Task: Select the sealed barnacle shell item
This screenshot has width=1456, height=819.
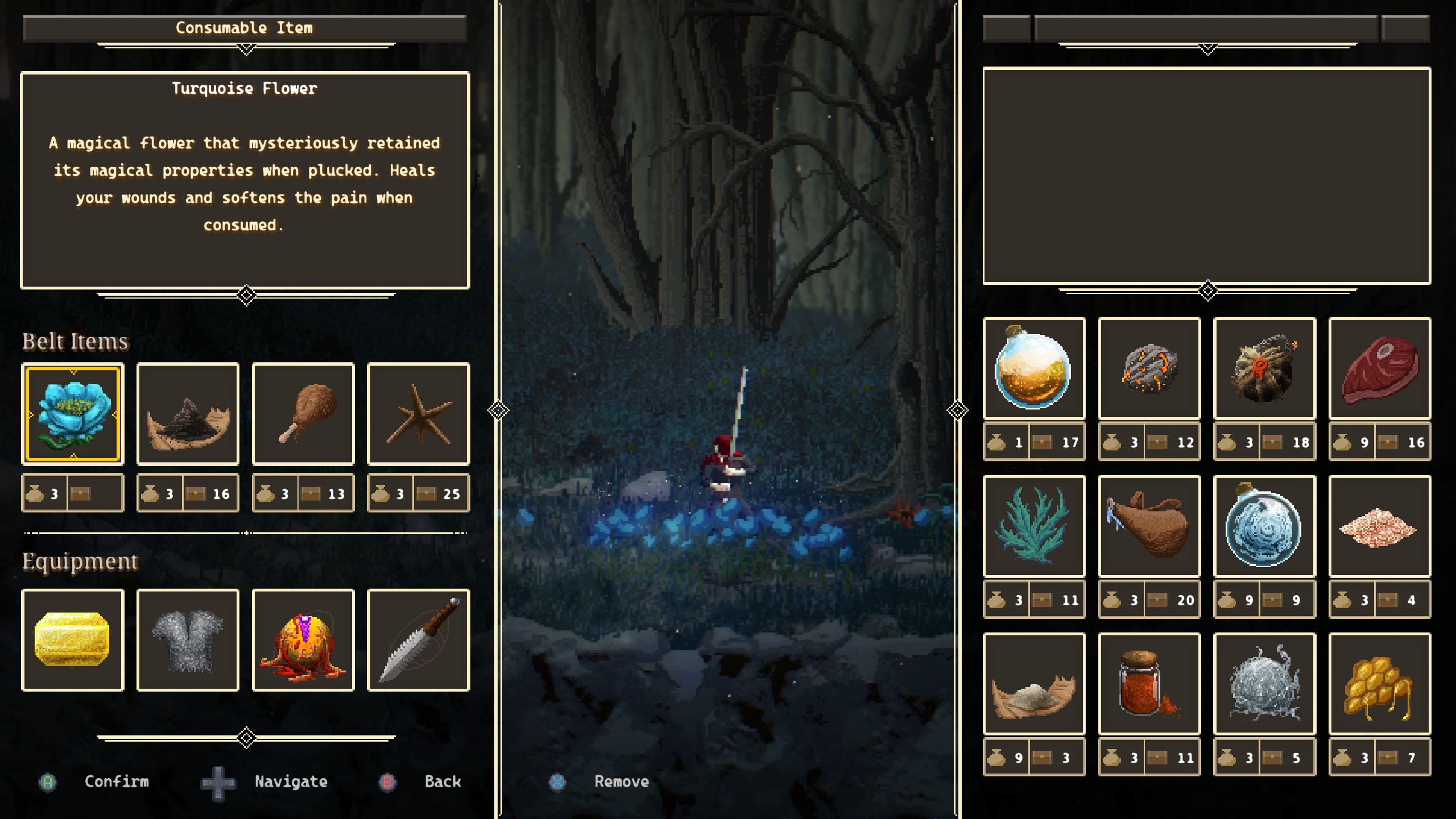Action: tap(1264, 369)
